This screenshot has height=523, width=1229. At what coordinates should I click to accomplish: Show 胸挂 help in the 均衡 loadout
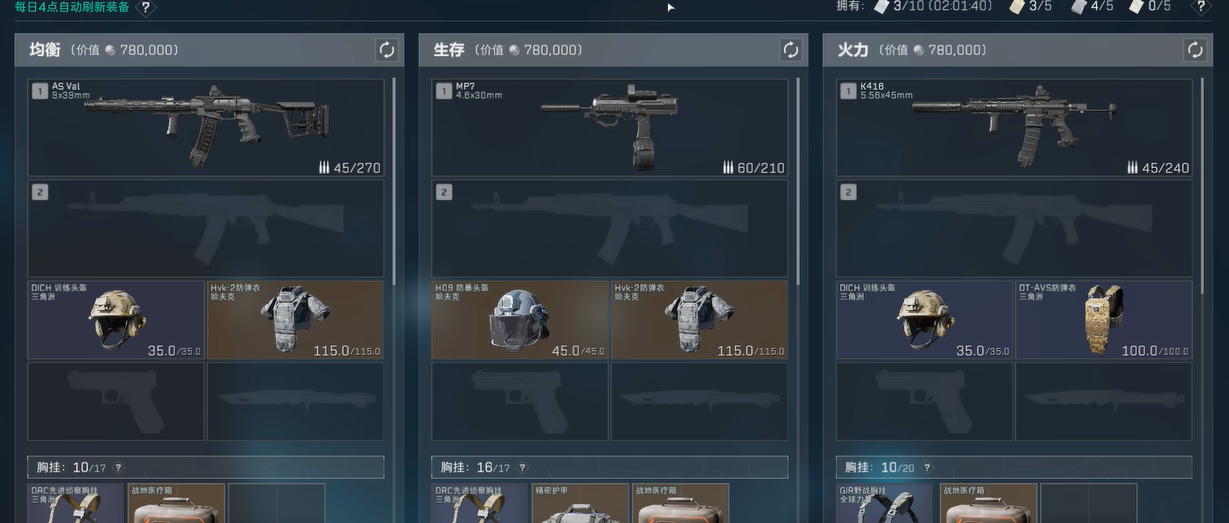pos(118,468)
